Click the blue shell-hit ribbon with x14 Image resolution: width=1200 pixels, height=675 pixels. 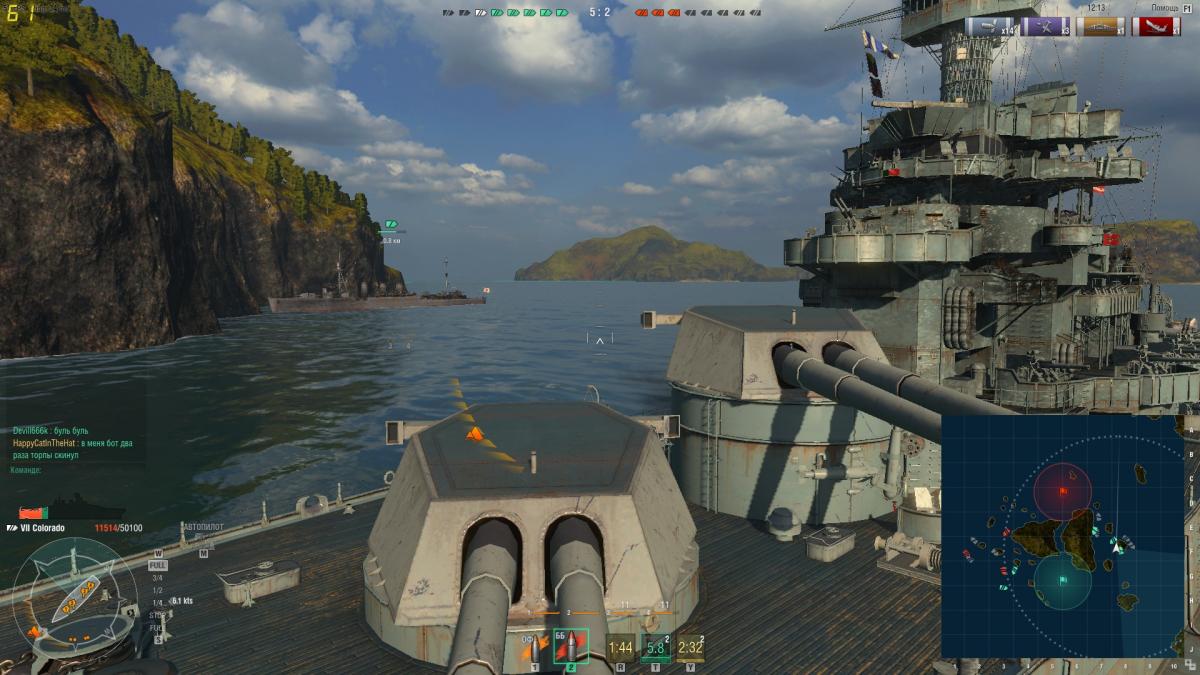990,27
